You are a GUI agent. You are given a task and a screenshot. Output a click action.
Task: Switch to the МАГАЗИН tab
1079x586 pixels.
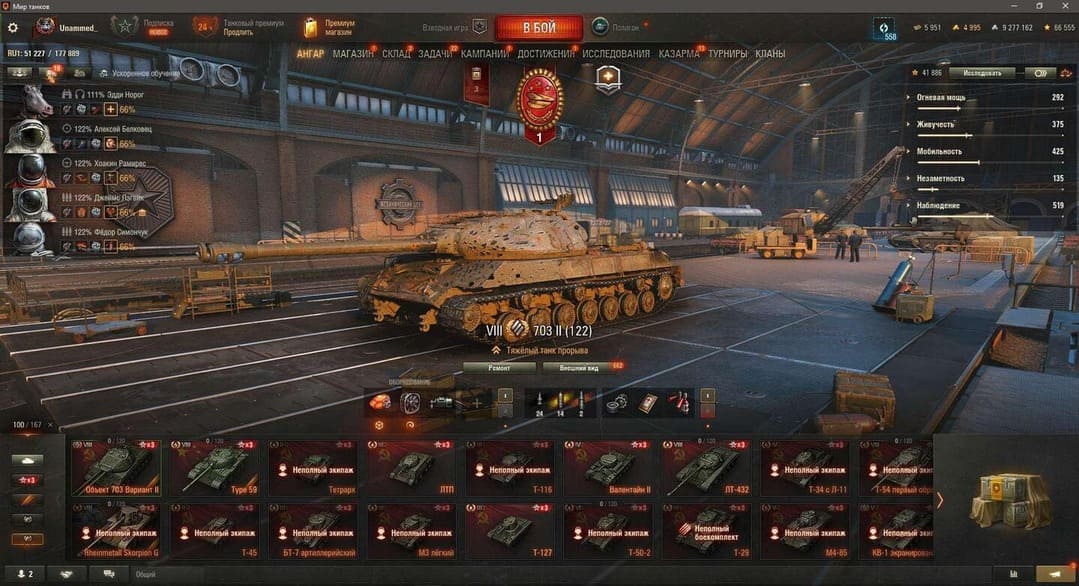pyautogui.click(x=352, y=54)
